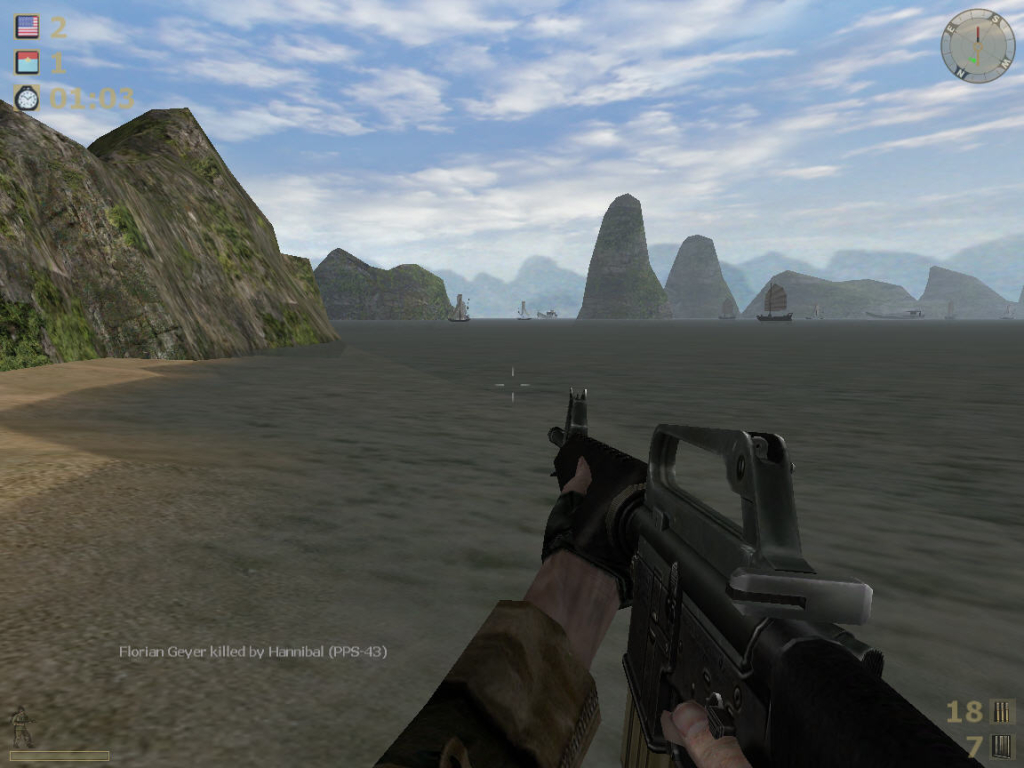
Task: Click the stopwatch round timer icon
Action: click(27, 97)
